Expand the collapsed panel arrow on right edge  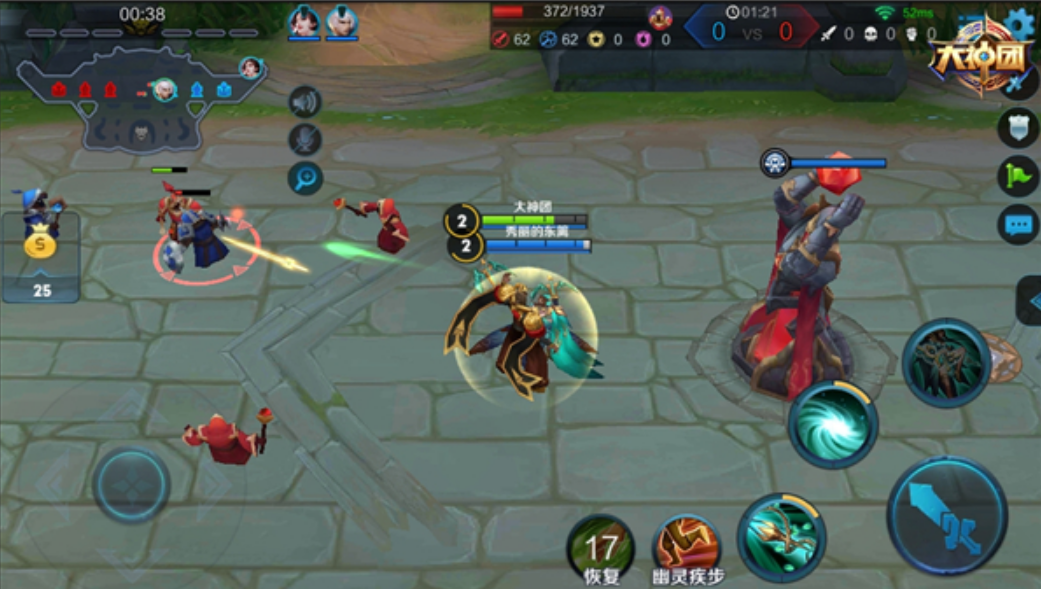(1030, 300)
